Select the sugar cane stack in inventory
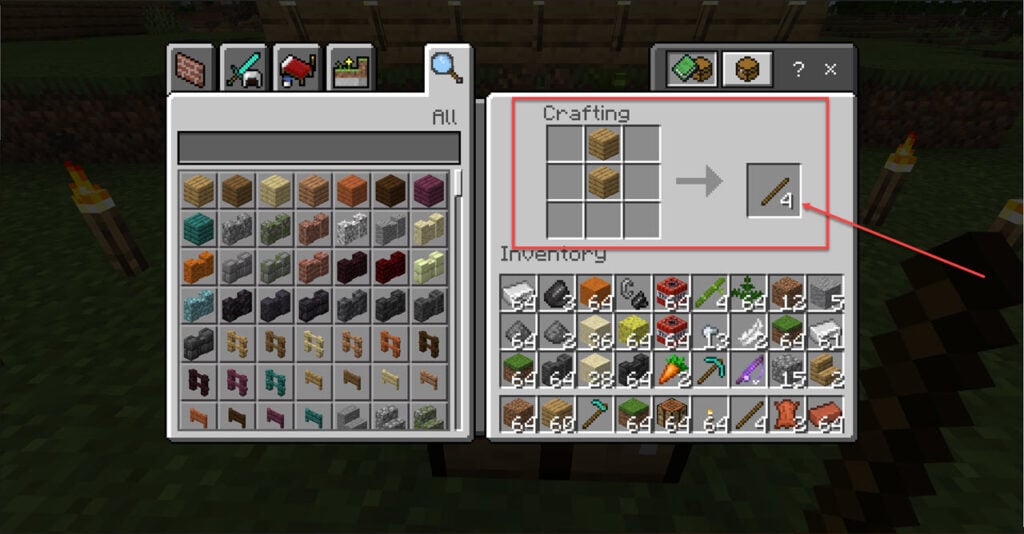The width and height of the screenshot is (1024, 534). pos(710,292)
